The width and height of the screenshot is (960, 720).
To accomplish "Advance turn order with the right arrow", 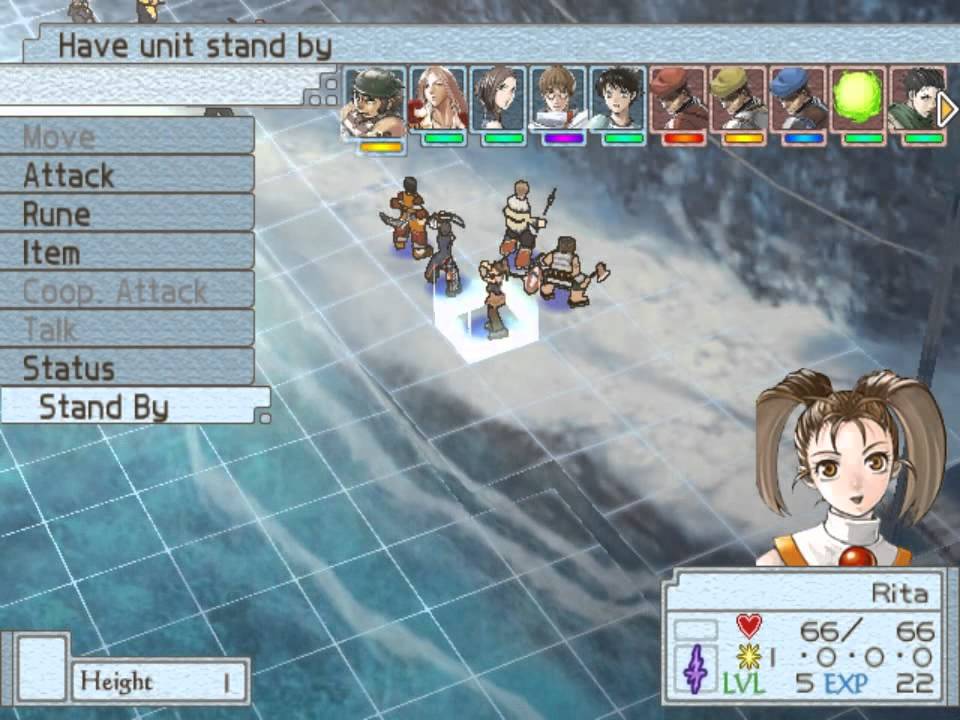I will (x=947, y=109).
